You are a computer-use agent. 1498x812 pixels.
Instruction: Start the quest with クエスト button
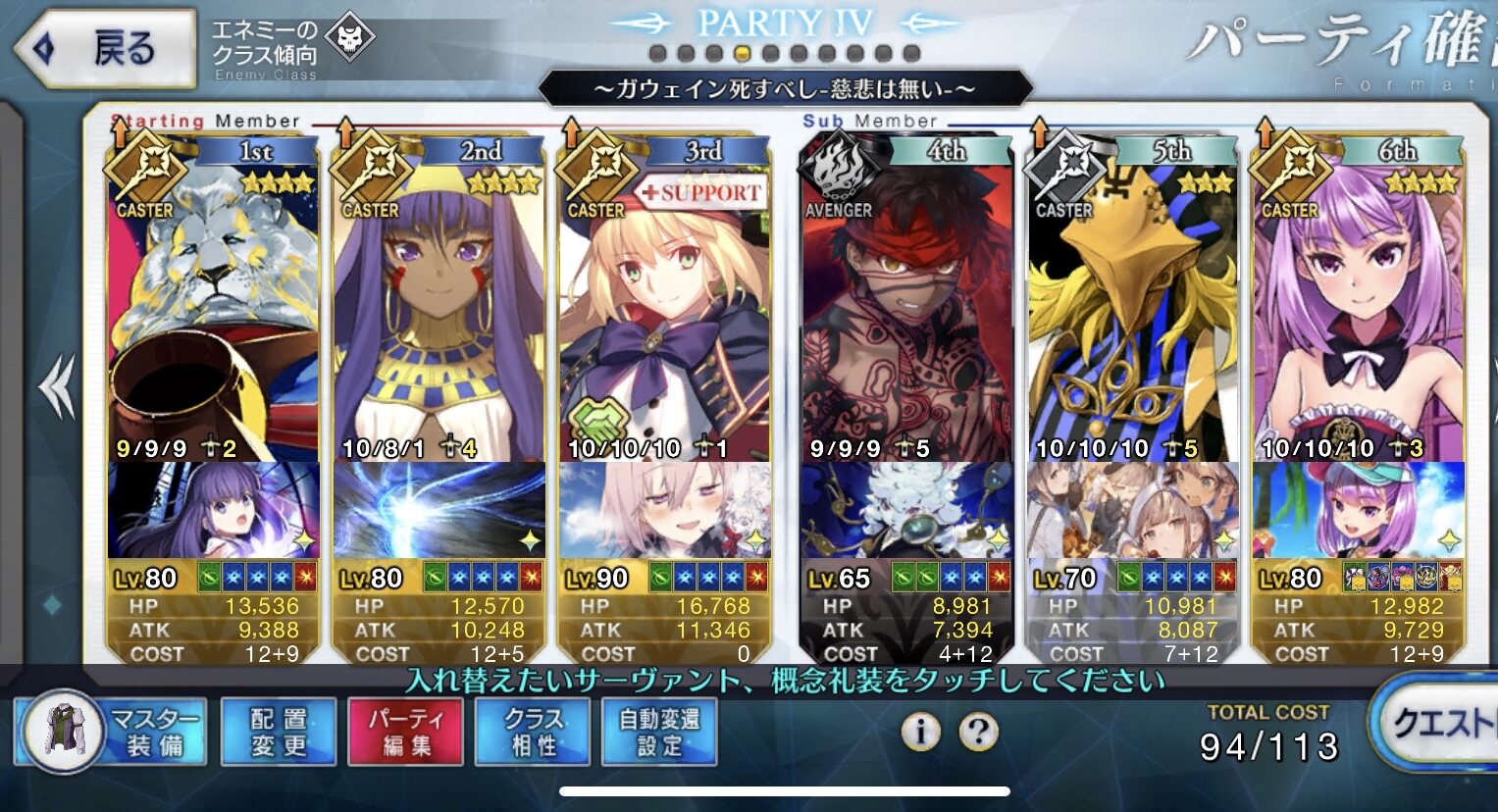click(x=1437, y=726)
